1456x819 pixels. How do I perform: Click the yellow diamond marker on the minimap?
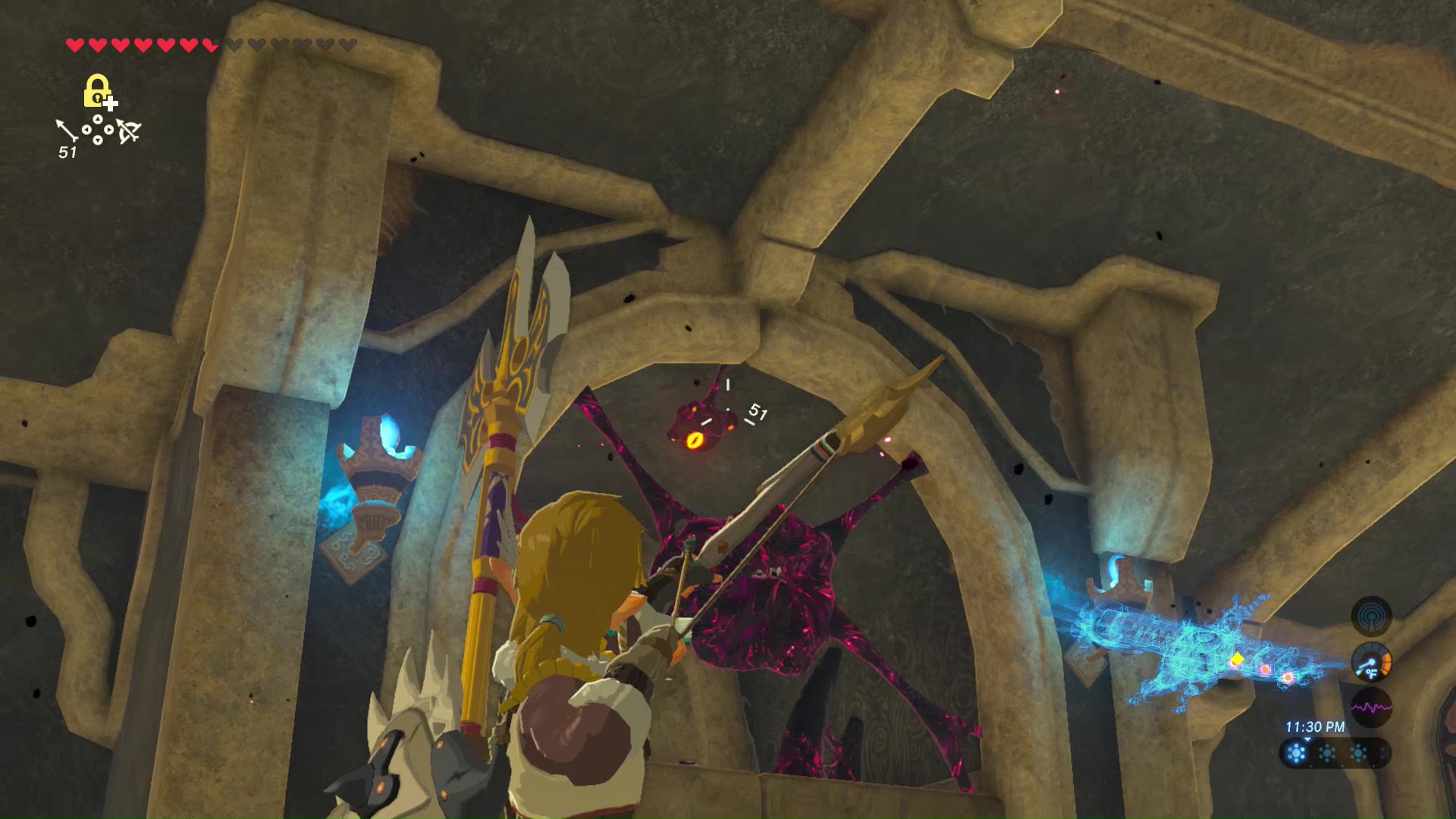click(x=1237, y=659)
